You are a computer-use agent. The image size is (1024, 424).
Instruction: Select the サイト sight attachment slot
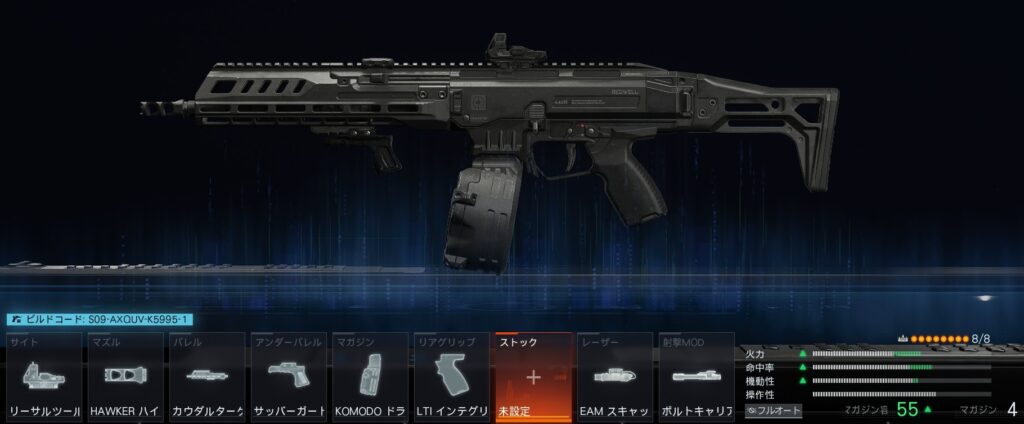coord(45,378)
